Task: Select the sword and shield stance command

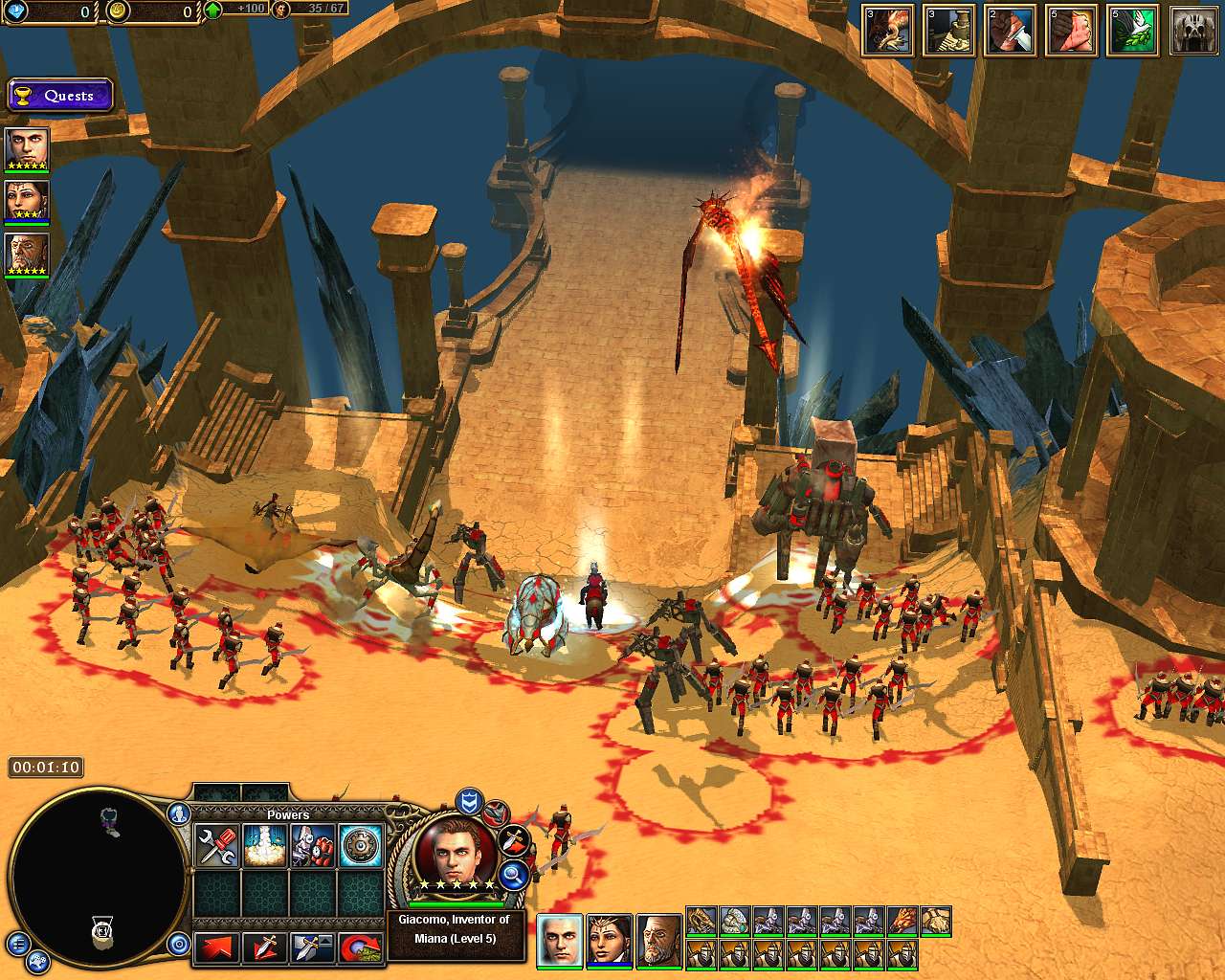Action: click(312, 948)
